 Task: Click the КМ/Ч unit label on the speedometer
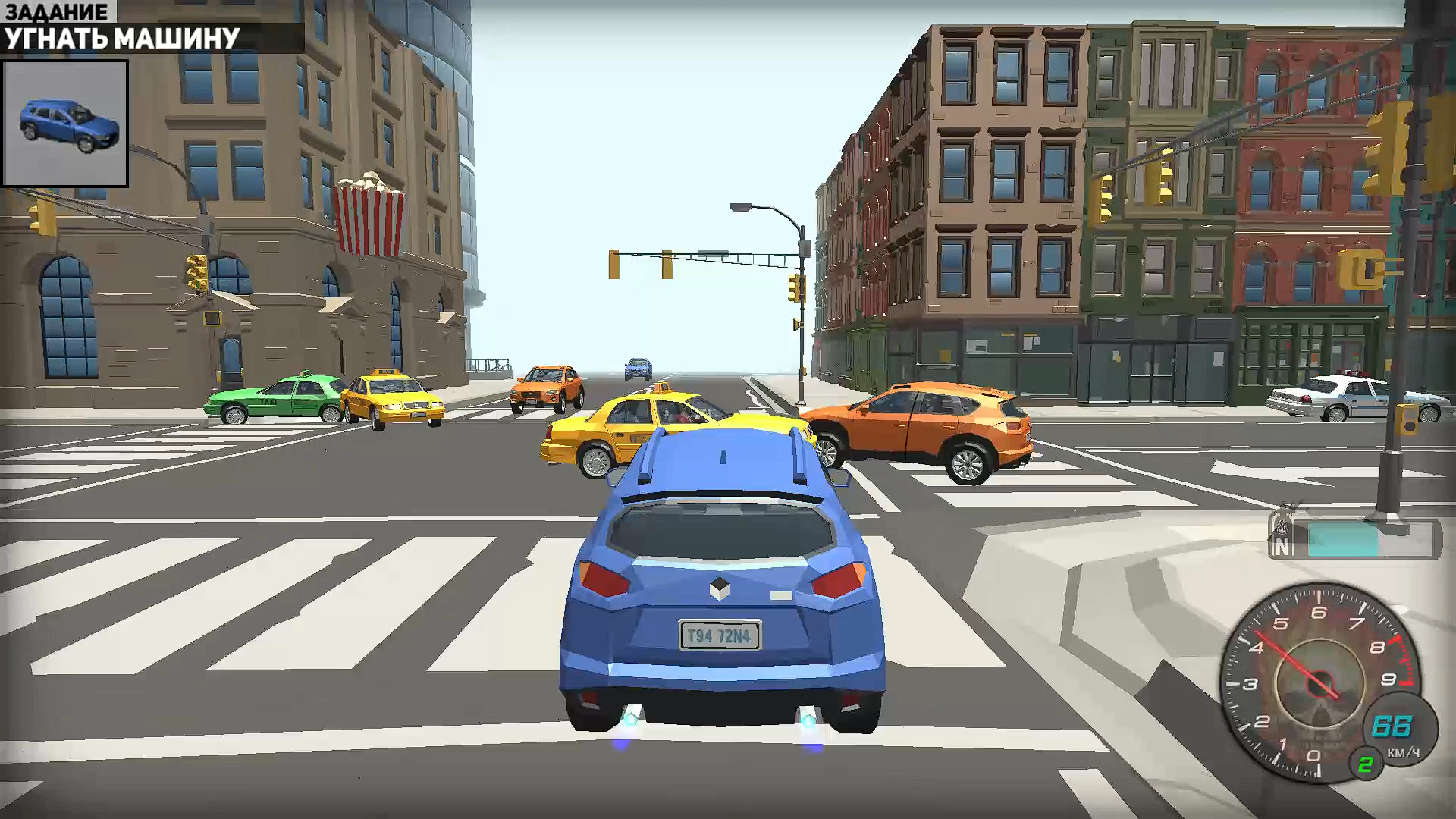click(x=1404, y=752)
